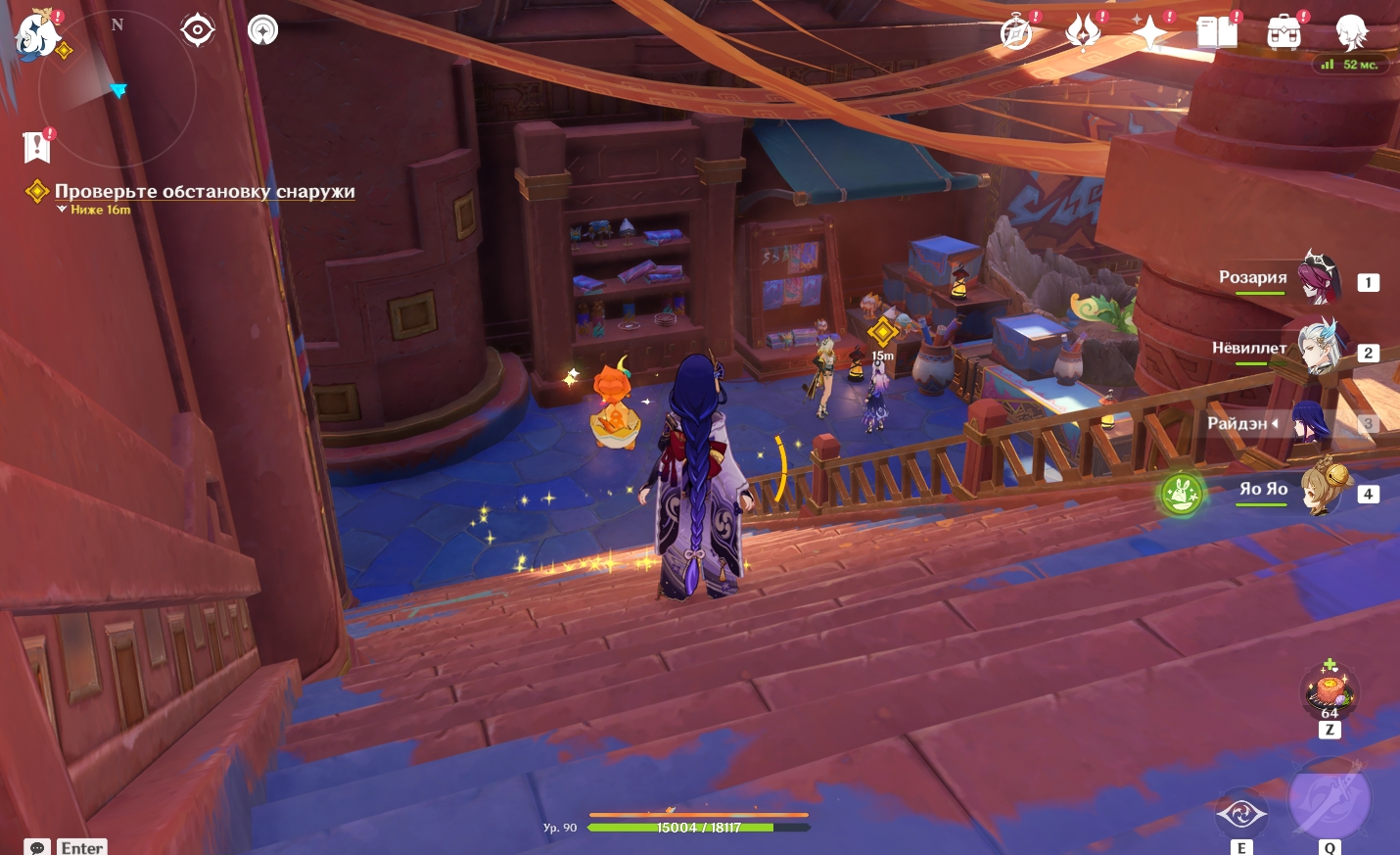Use the food quick-slot gadget
Image resolution: width=1400 pixels, height=855 pixels.
1329,691
